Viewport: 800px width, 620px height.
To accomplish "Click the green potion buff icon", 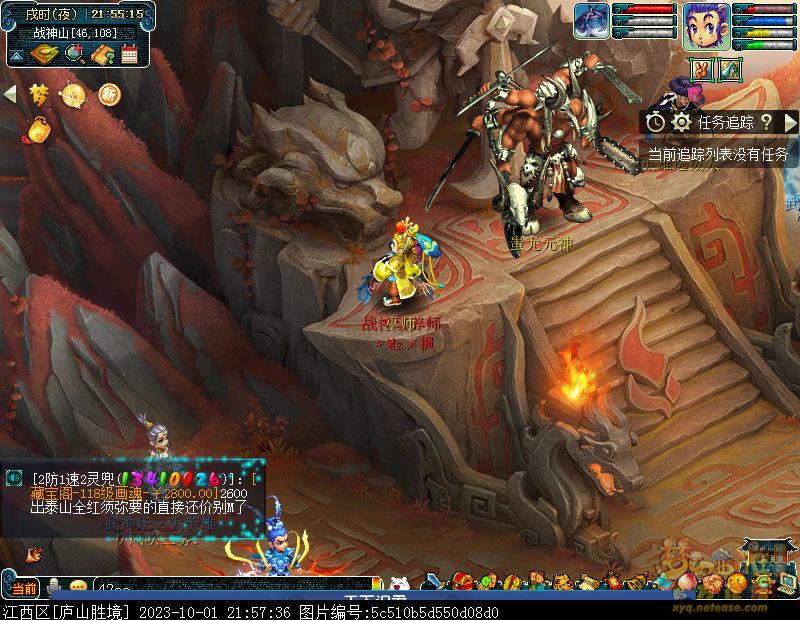I will pyautogui.click(x=730, y=69).
